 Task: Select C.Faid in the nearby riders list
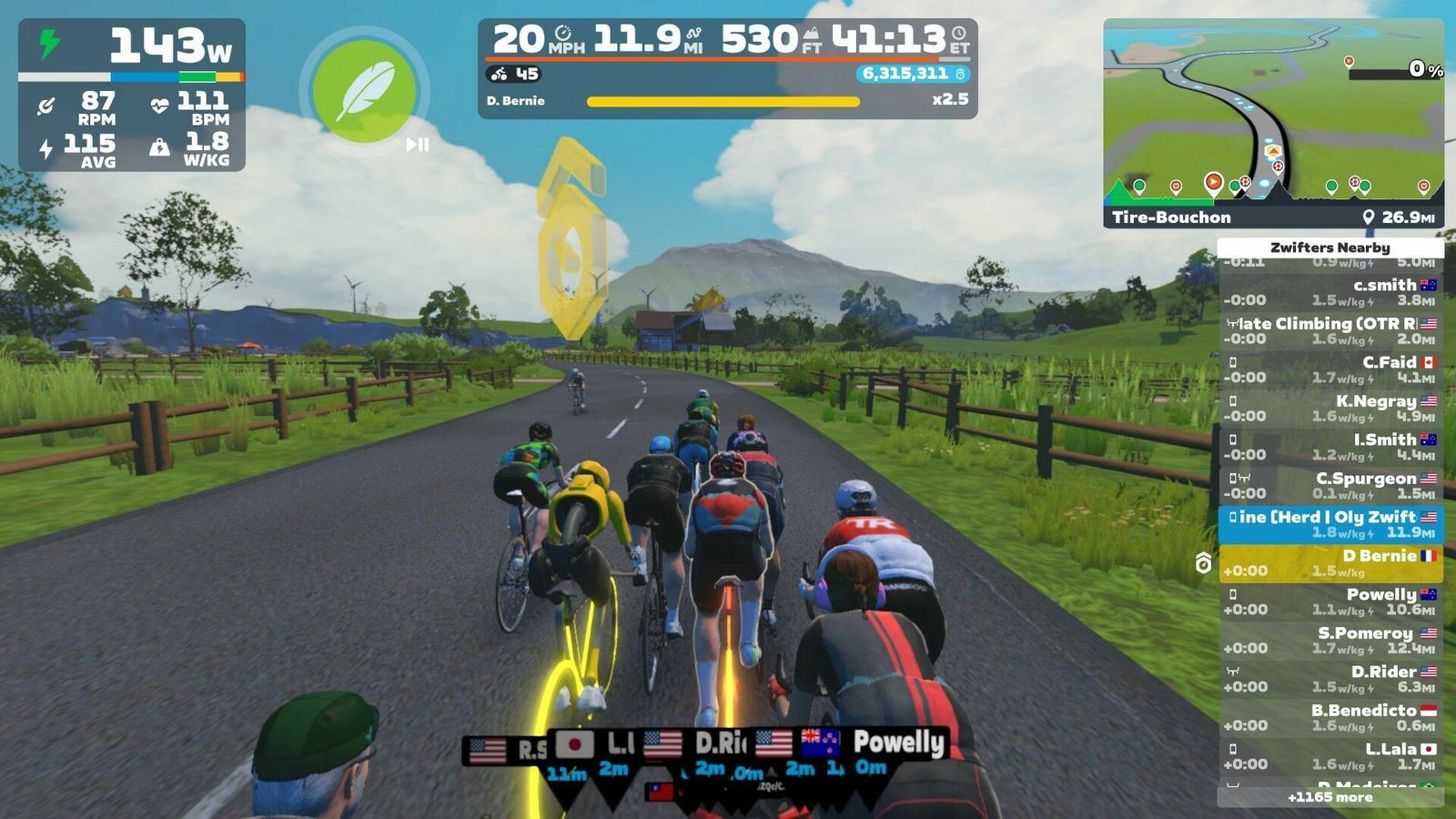tap(1330, 369)
